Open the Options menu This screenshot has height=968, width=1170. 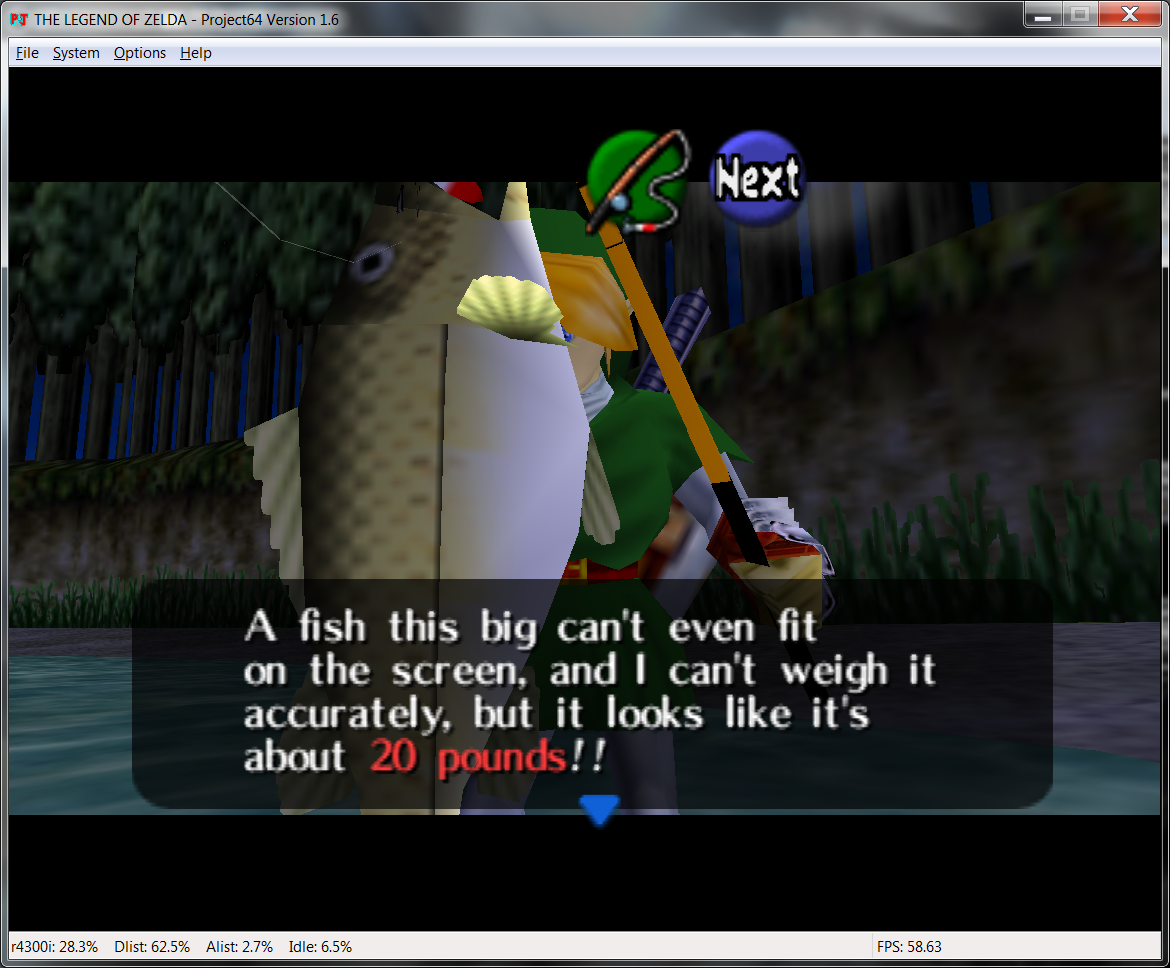(x=140, y=53)
